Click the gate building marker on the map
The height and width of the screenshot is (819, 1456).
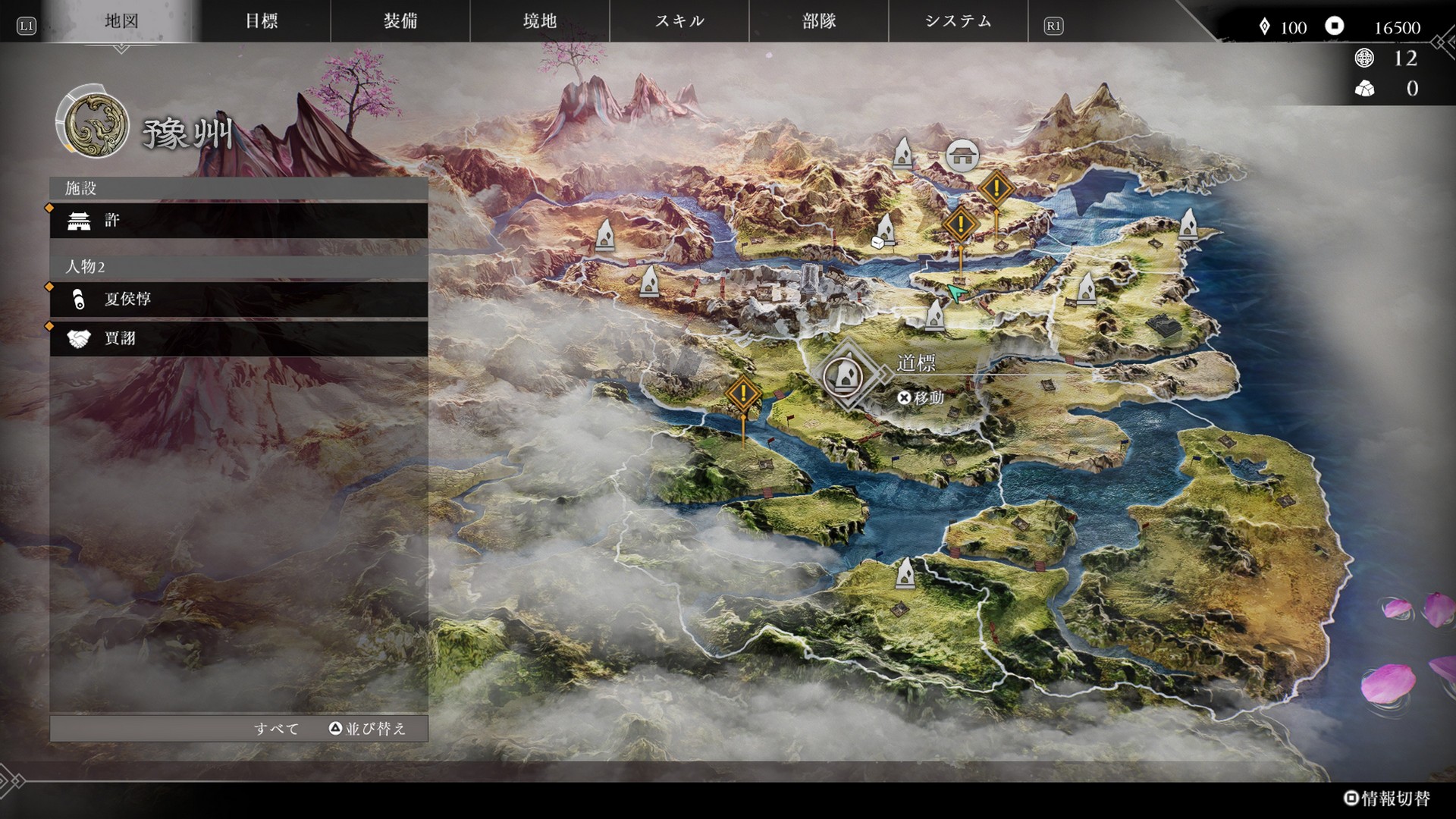pos(962,155)
